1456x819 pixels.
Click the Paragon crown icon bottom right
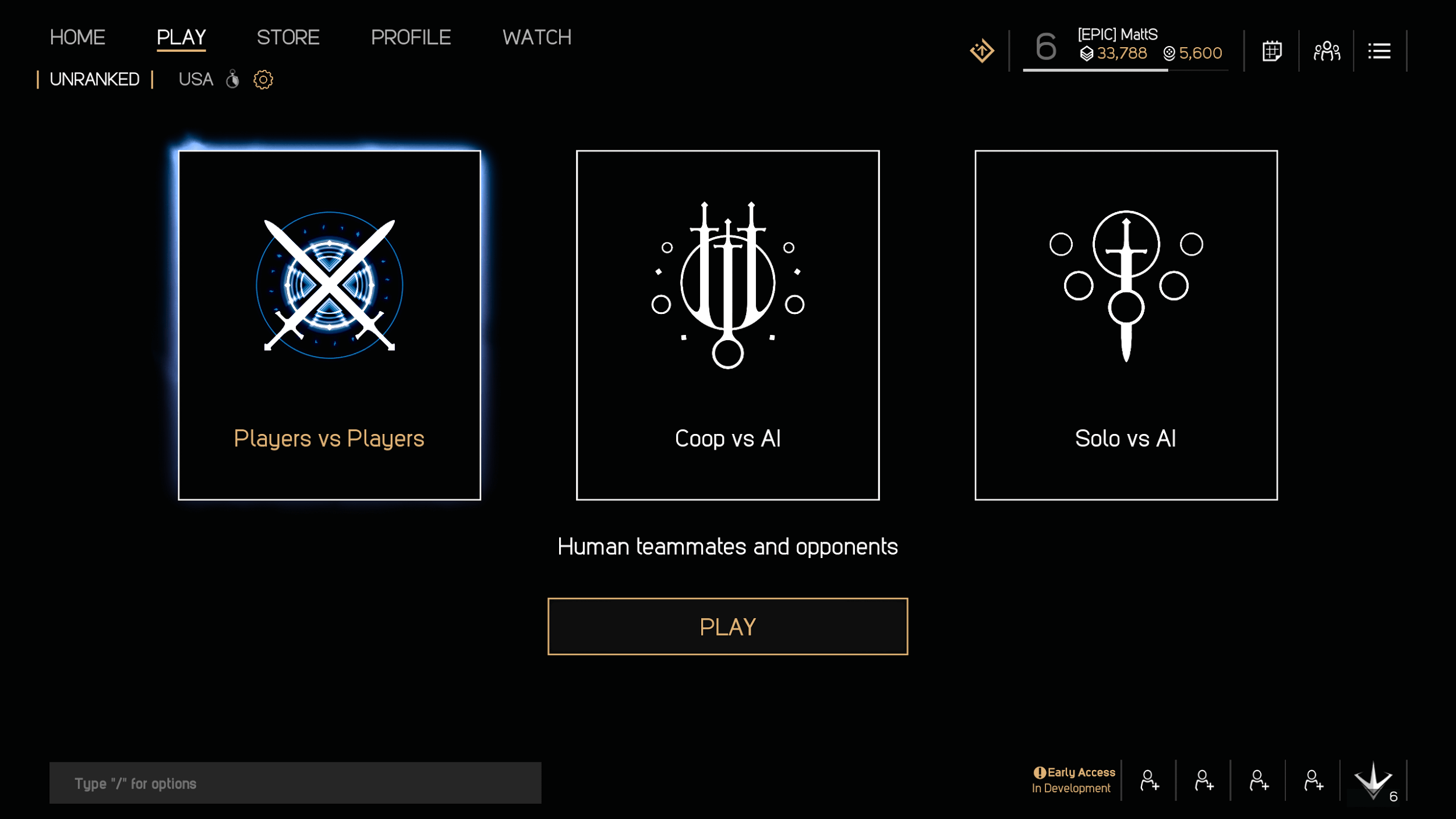point(1373,780)
